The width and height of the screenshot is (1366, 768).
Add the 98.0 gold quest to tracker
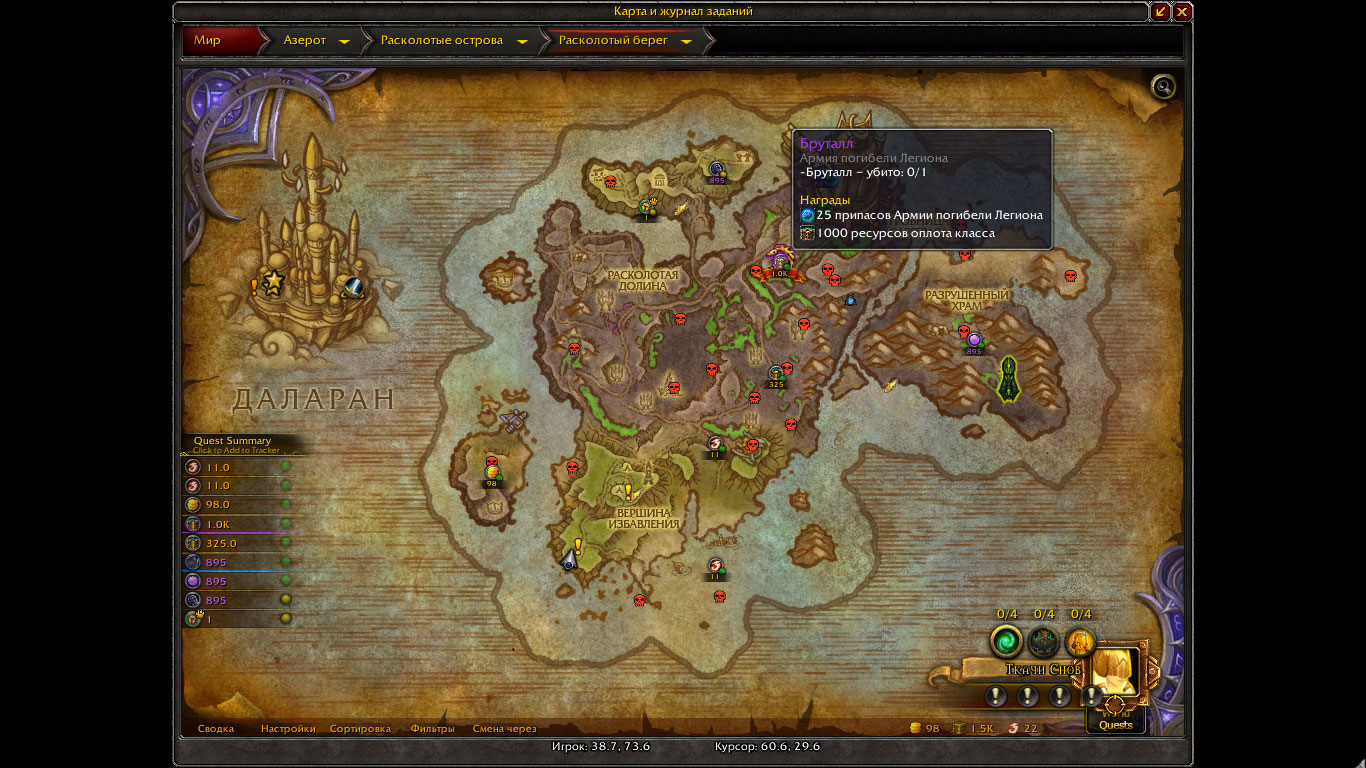(x=236, y=505)
